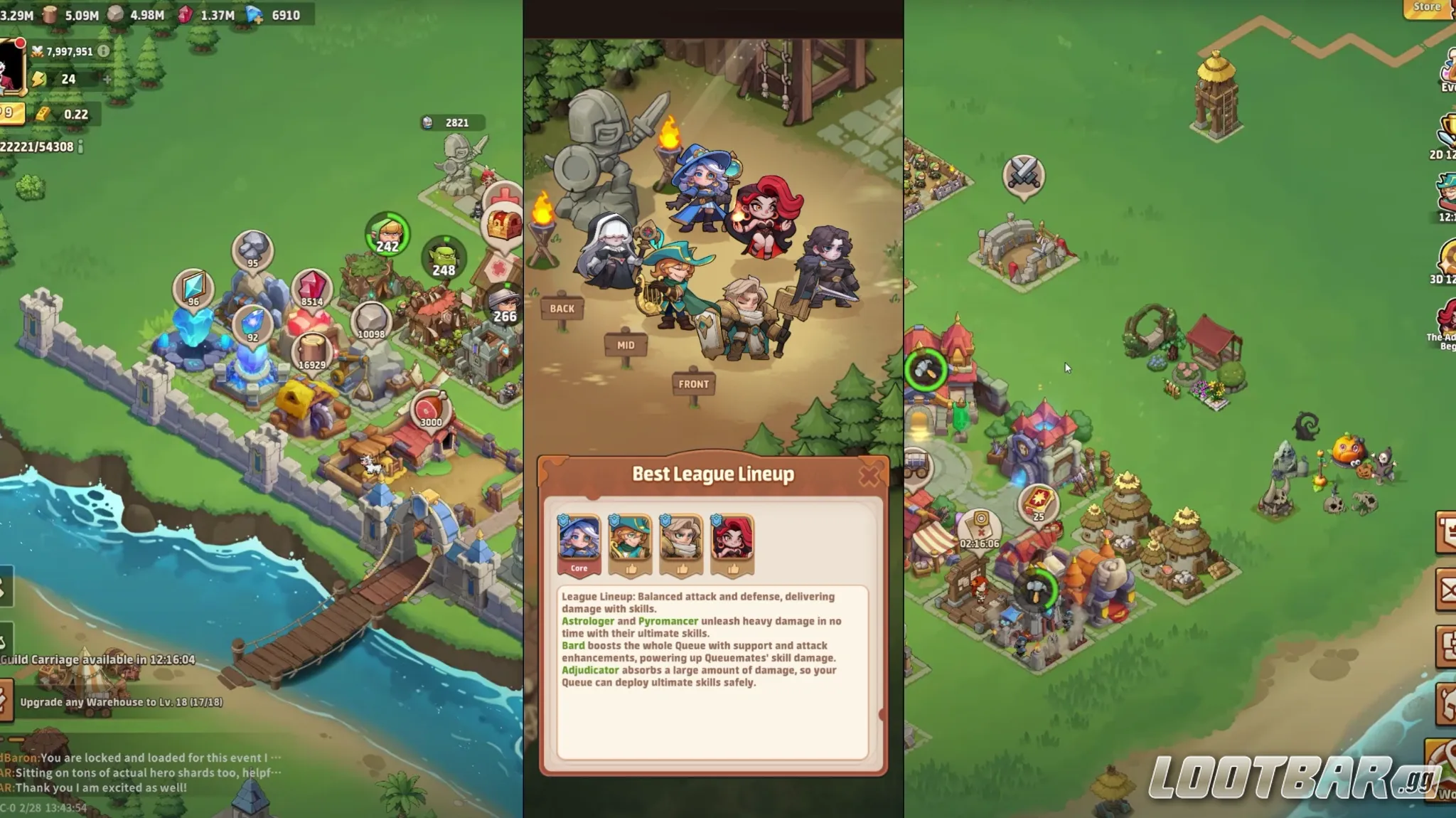
Task: Click the info icon next to 7,997,951 power
Action: click(x=103, y=51)
